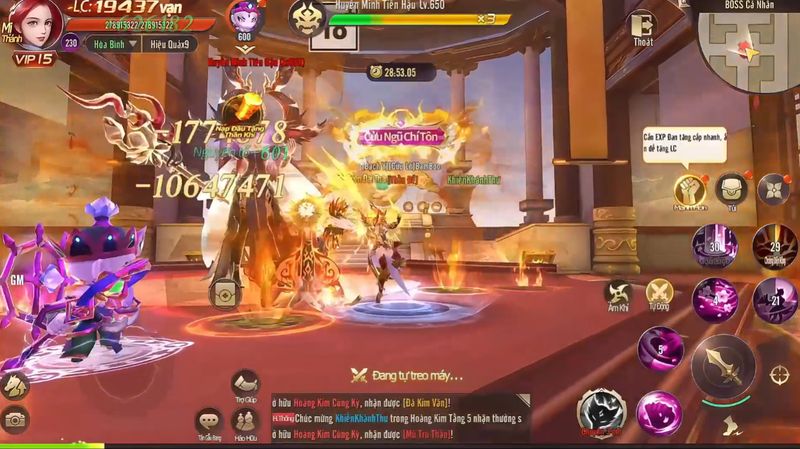Toggle the horse mount icon

click(x=14, y=384)
